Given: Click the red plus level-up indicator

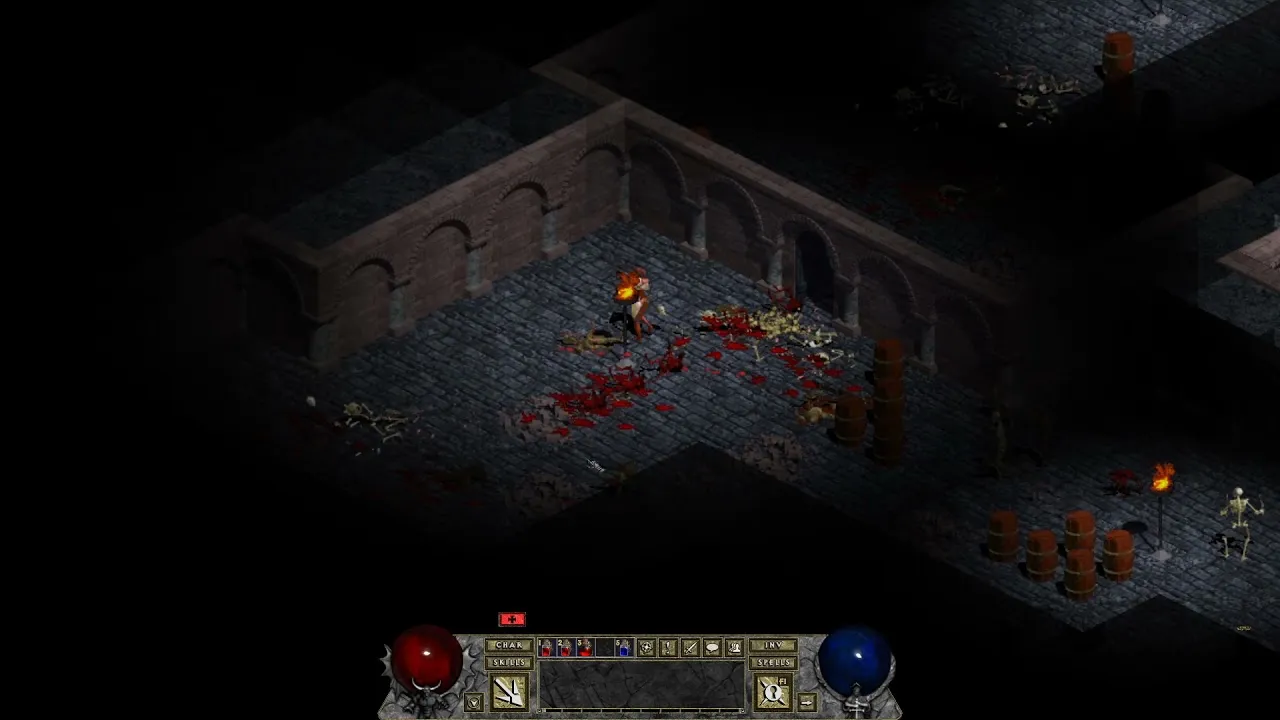Looking at the screenshot, I should (511, 618).
